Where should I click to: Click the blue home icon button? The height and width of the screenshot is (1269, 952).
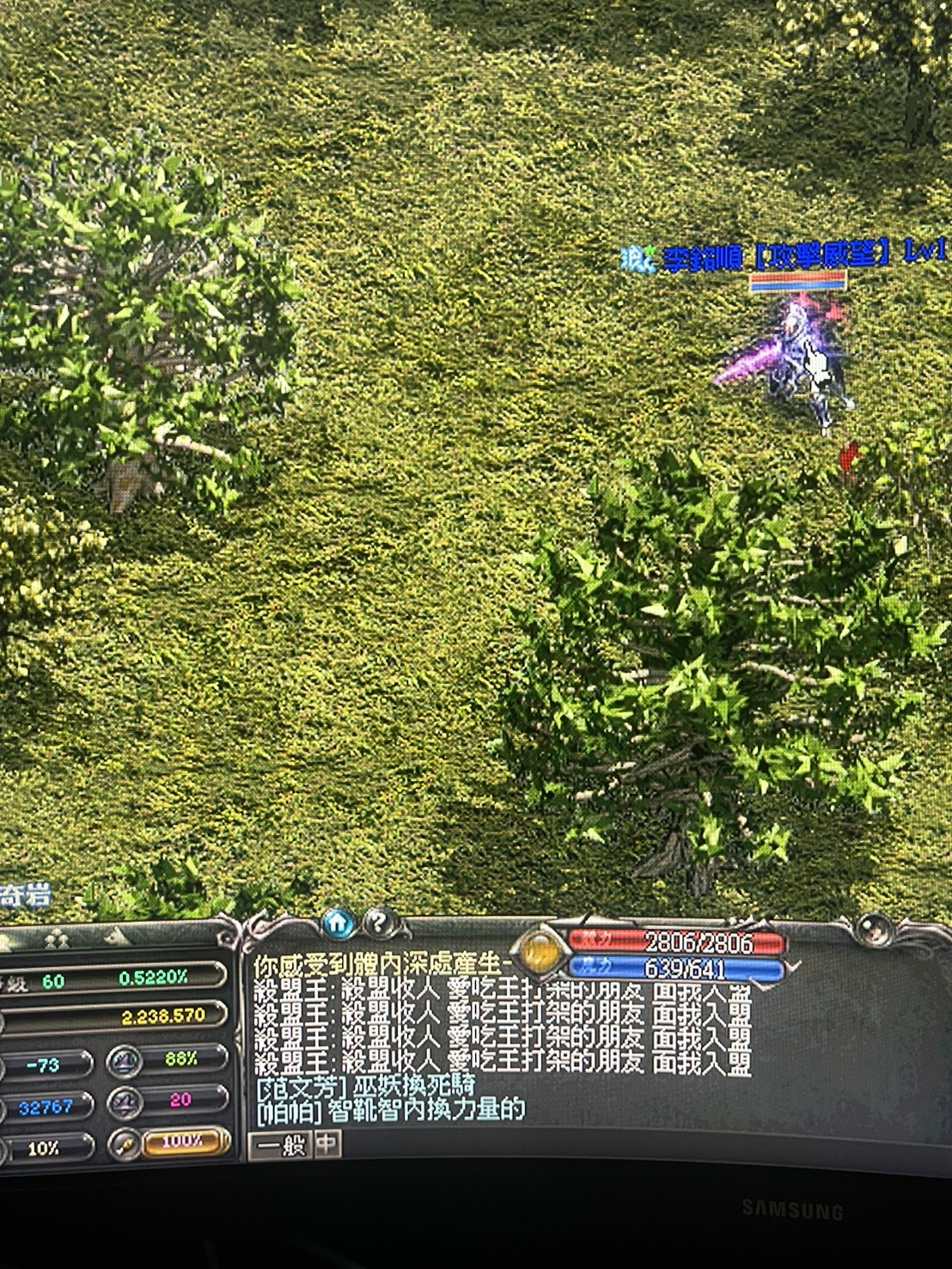(x=338, y=924)
